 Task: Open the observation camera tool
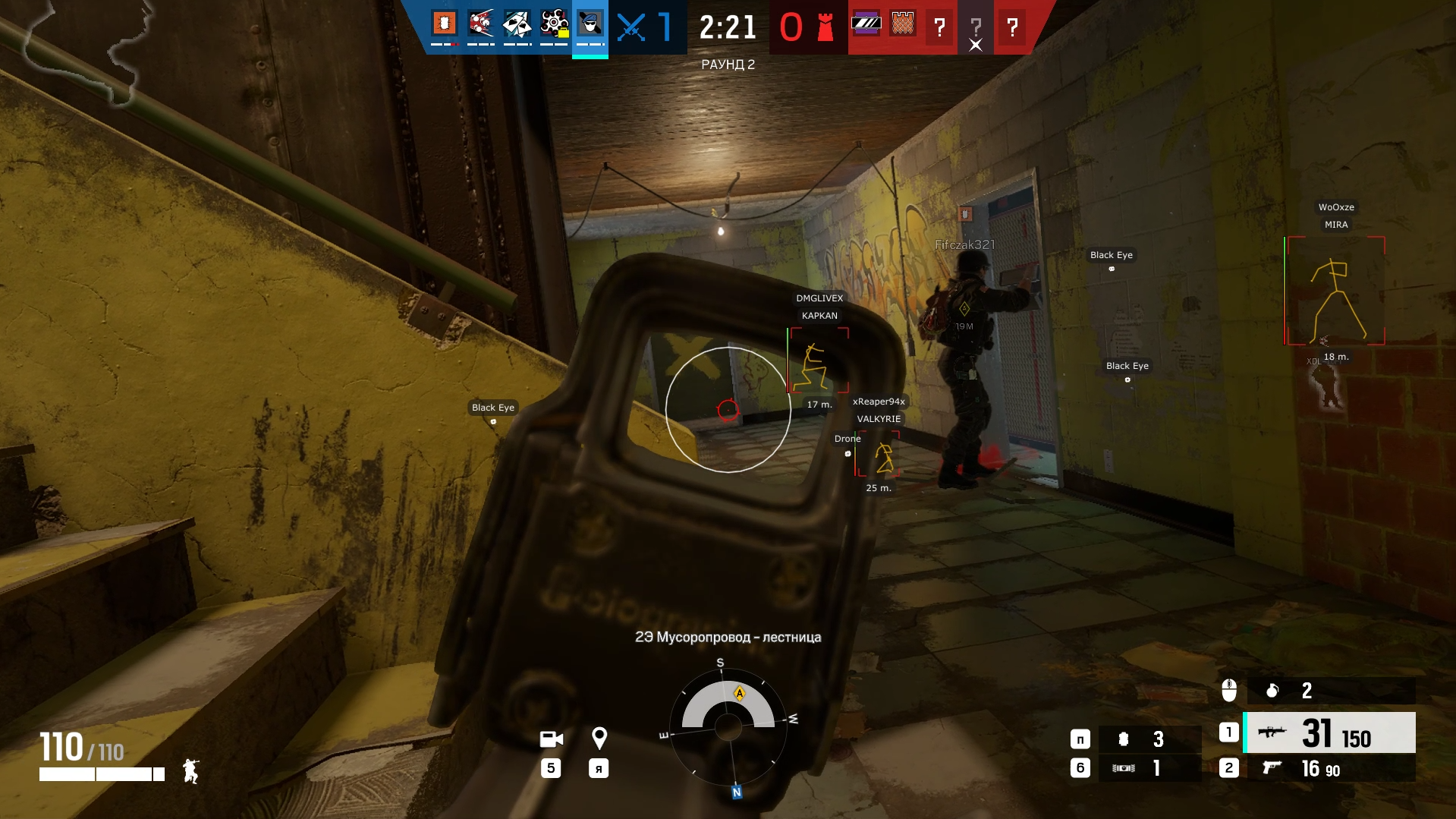[x=552, y=739]
